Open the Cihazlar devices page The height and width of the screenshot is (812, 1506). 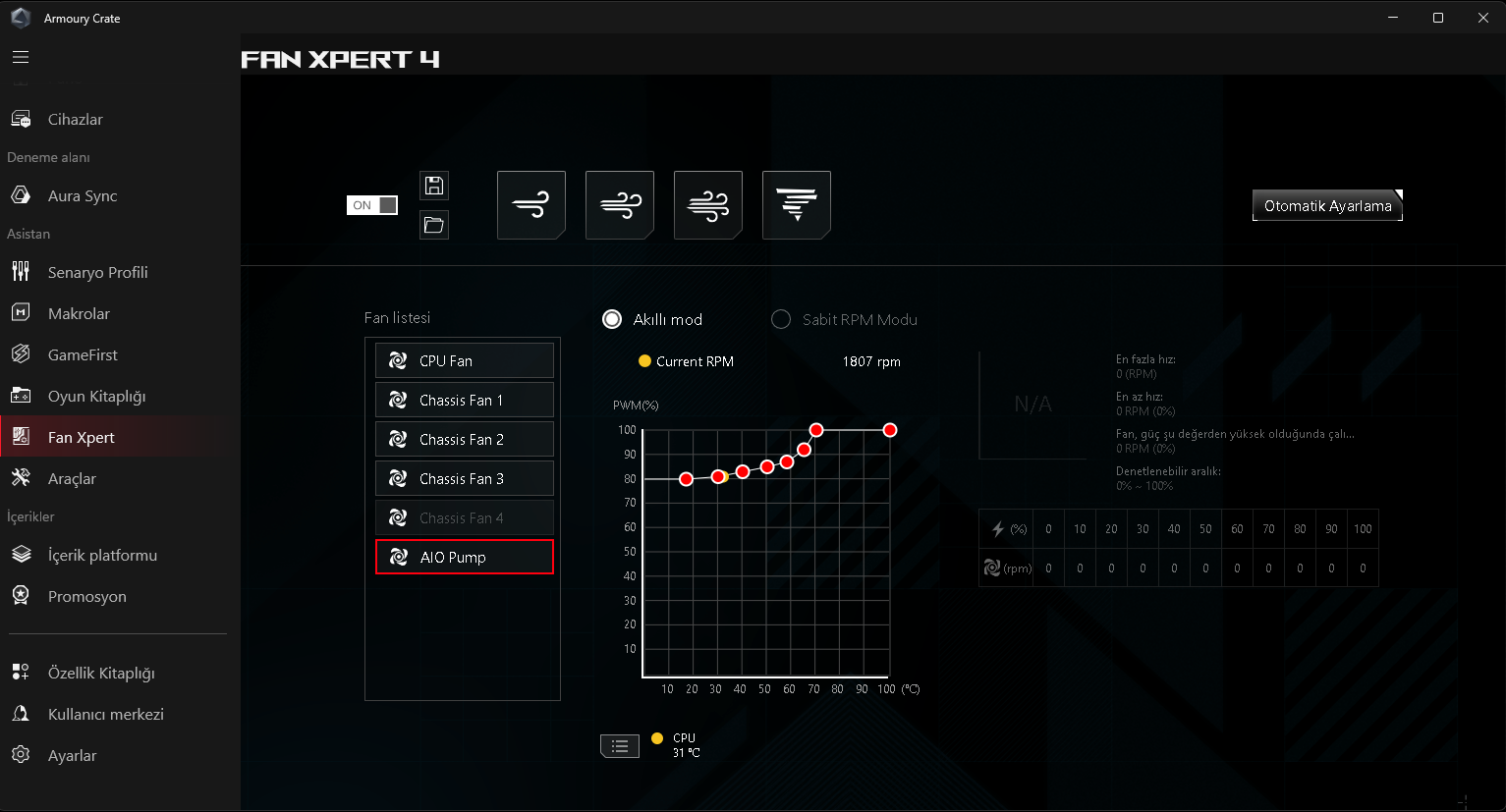coord(75,120)
